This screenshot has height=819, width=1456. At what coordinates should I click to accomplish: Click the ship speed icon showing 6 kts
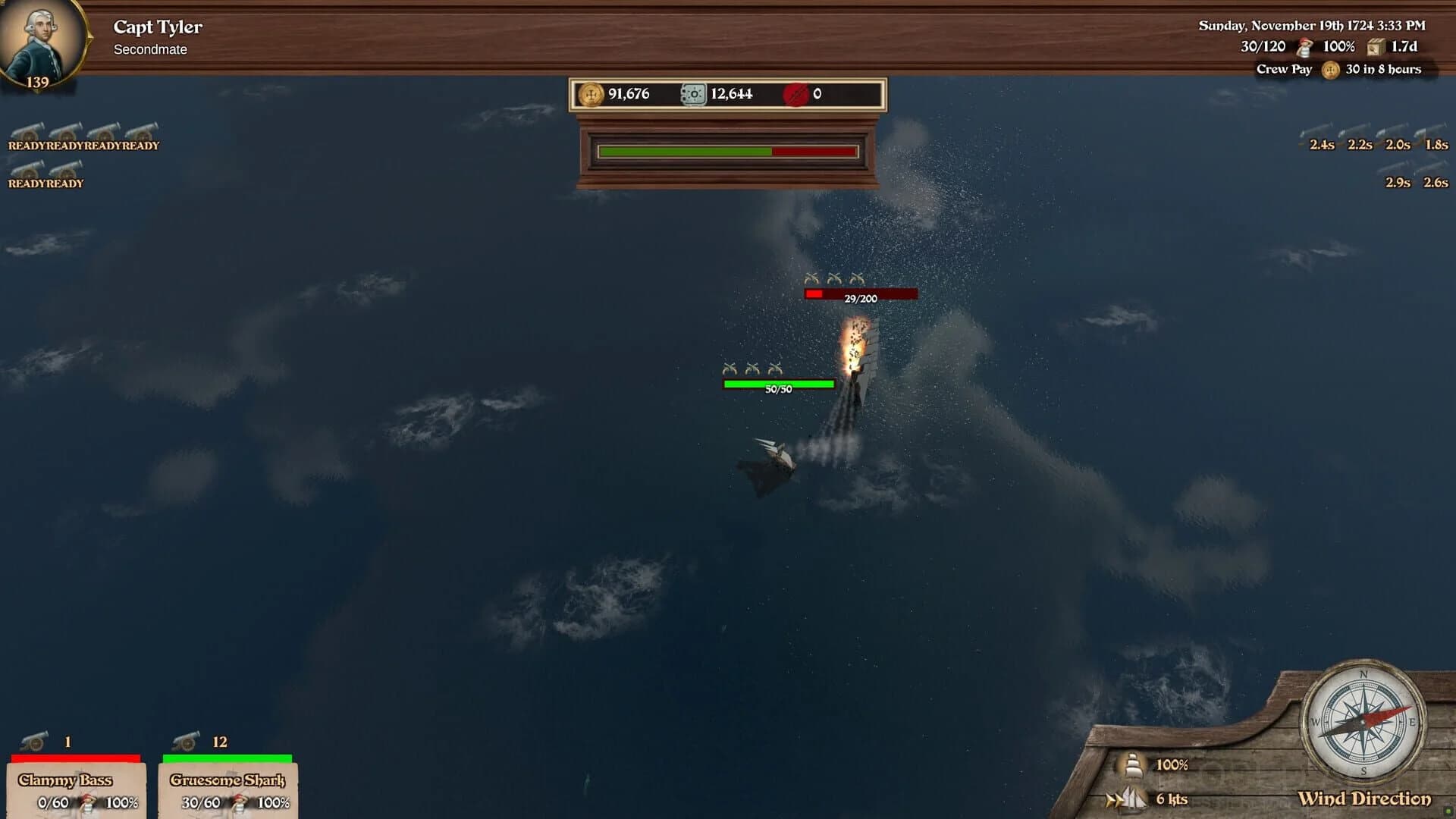1128,799
